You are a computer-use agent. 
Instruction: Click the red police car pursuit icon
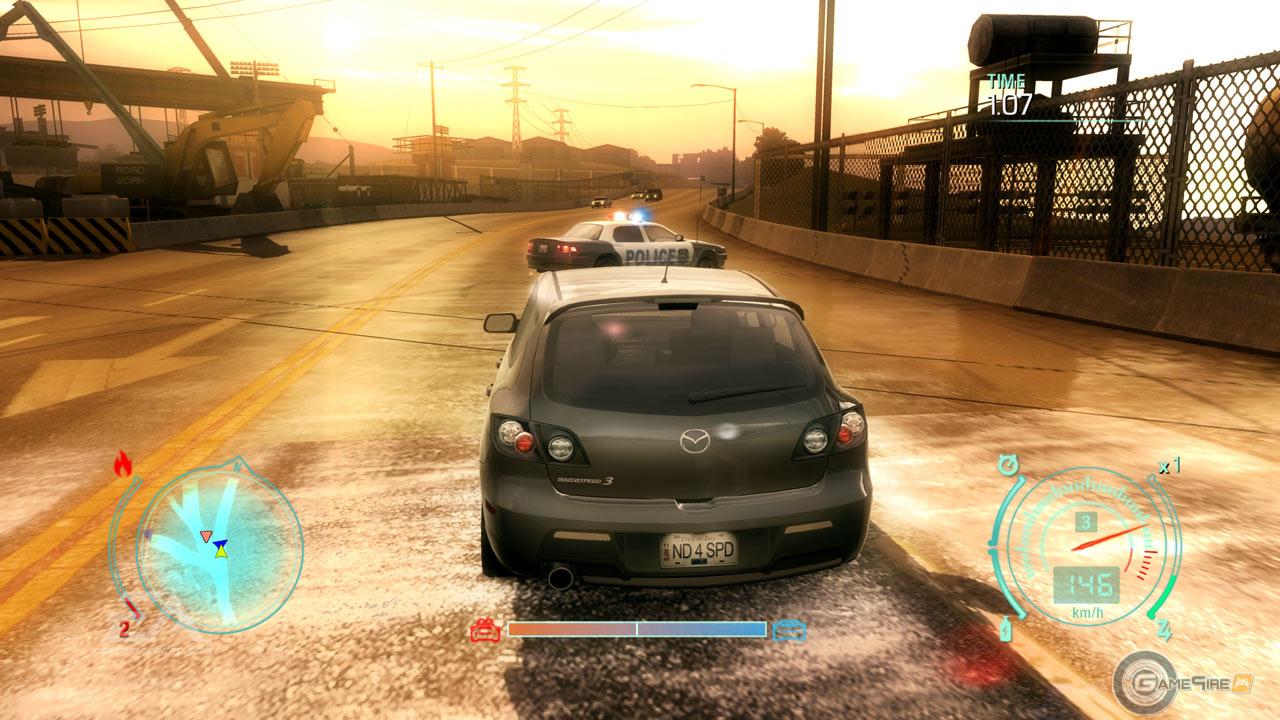[x=486, y=630]
